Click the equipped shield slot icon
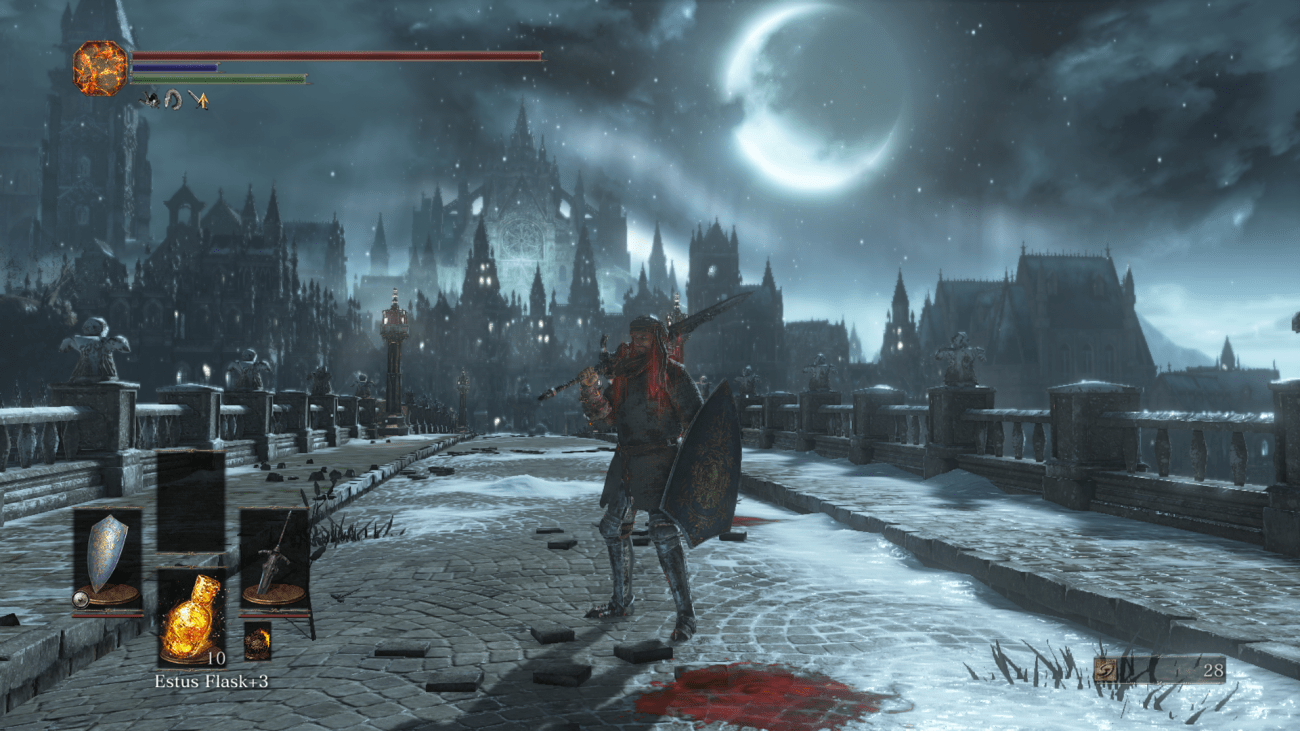Screen dimensions: 1300x731 pyautogui.click(x=110, y=553)
